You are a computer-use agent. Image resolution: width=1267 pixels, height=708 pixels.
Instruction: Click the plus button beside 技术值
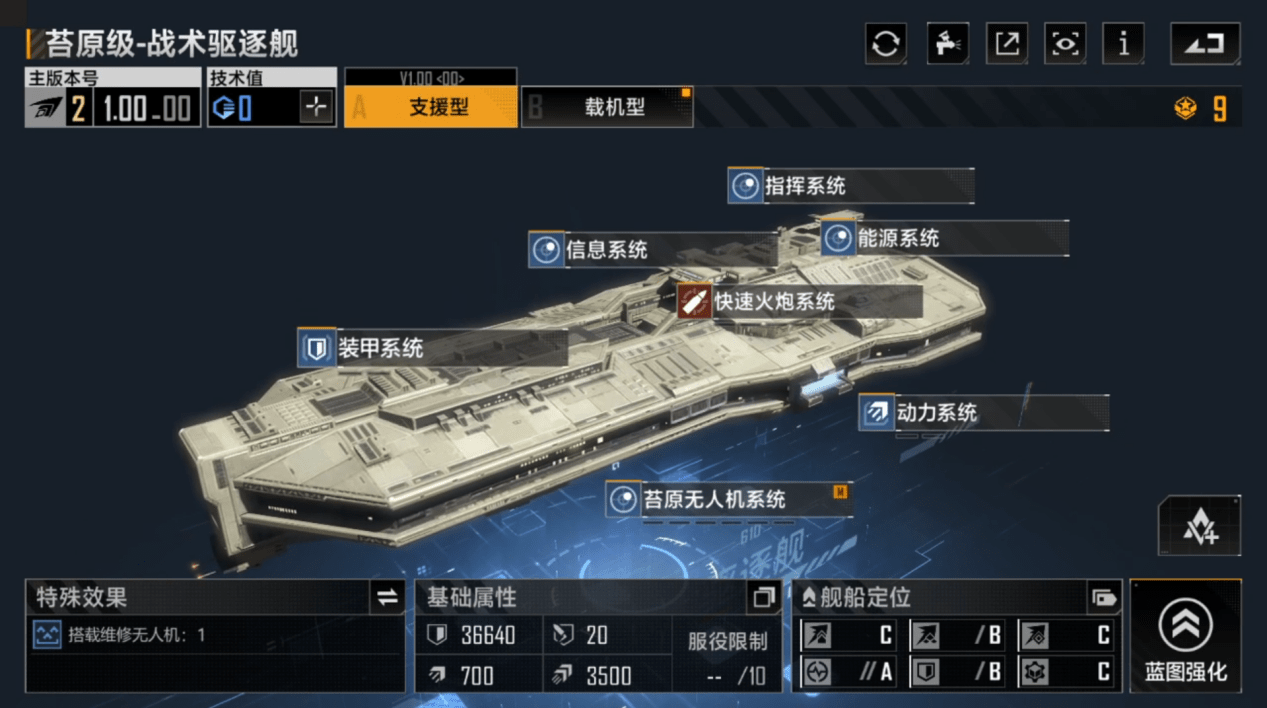tap(316, 108)
